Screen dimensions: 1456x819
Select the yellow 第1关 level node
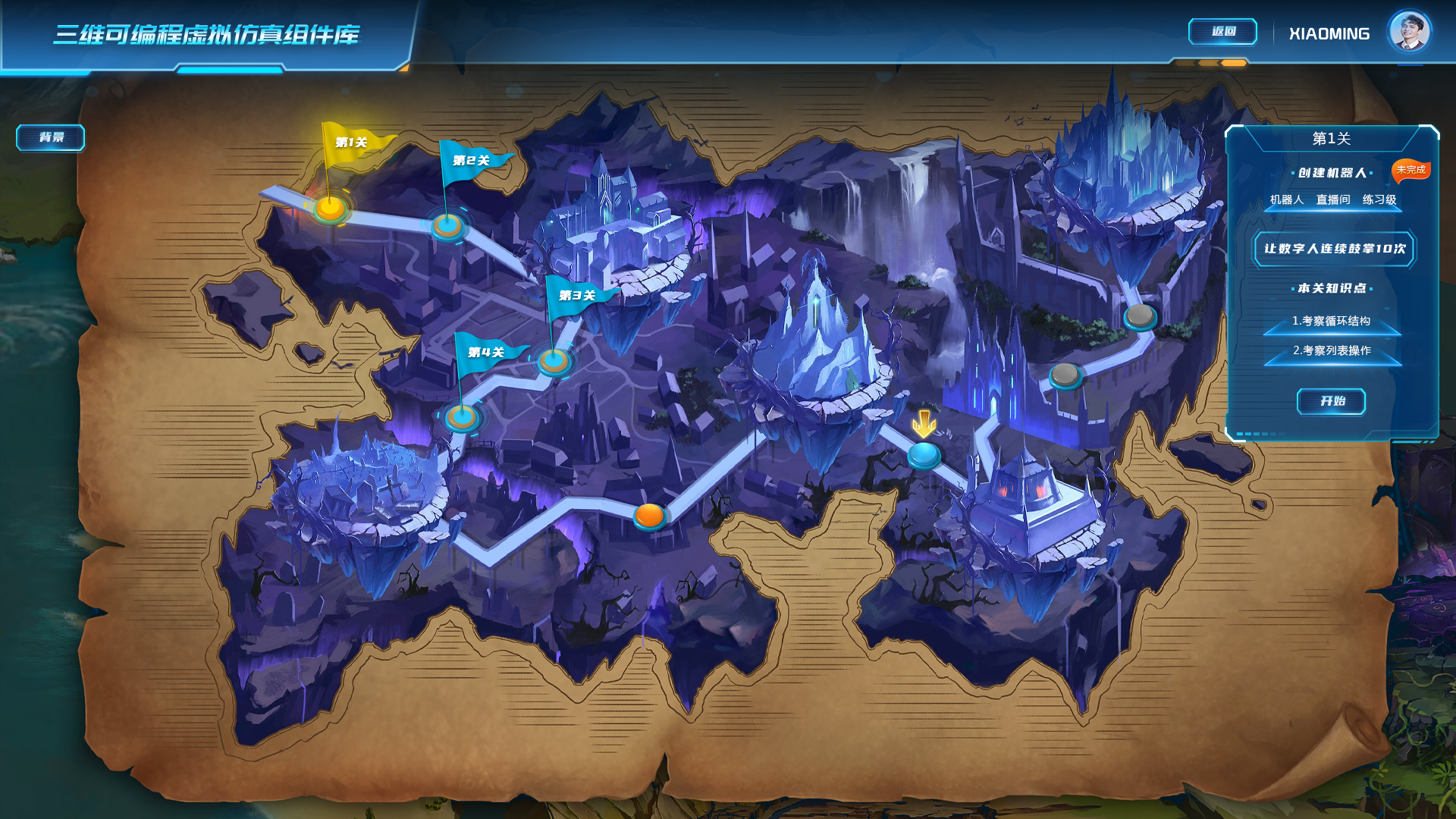(330, 207)
